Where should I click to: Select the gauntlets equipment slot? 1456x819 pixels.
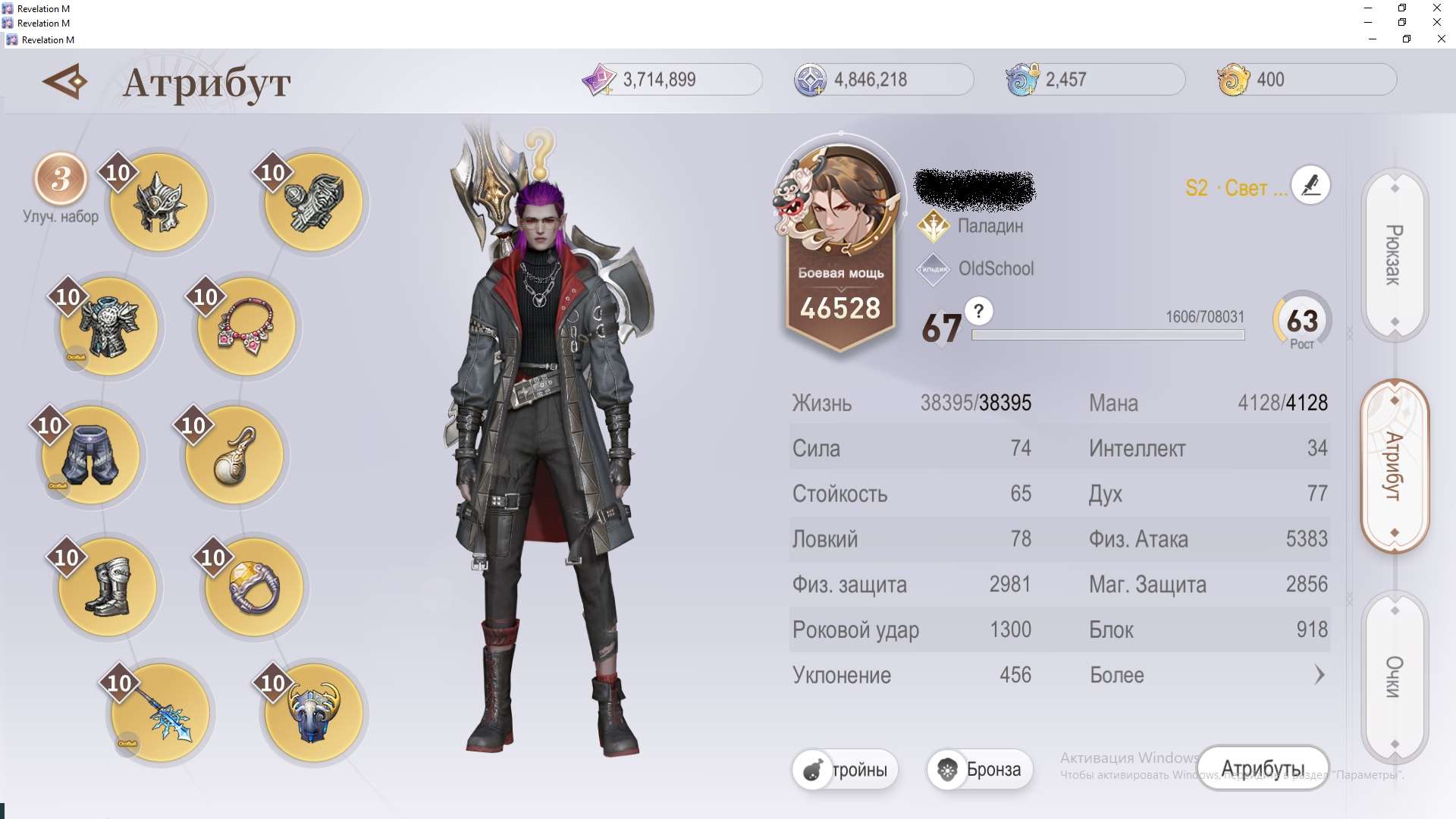314,202
